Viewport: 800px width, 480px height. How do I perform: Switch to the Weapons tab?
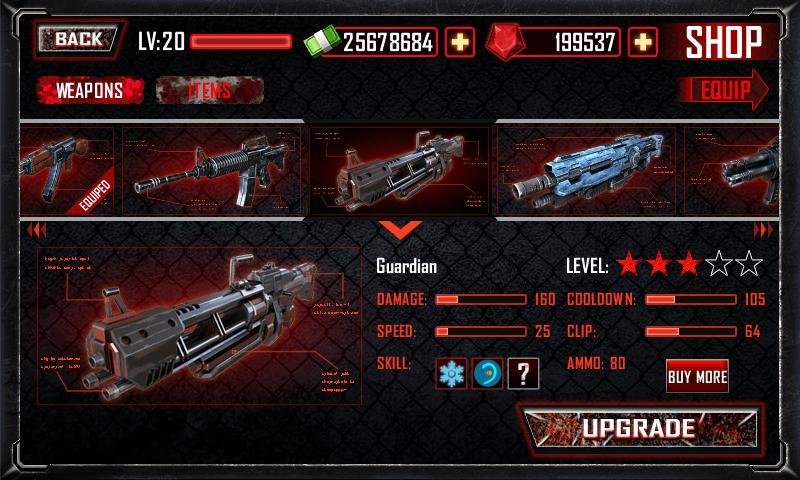[89, 91]
